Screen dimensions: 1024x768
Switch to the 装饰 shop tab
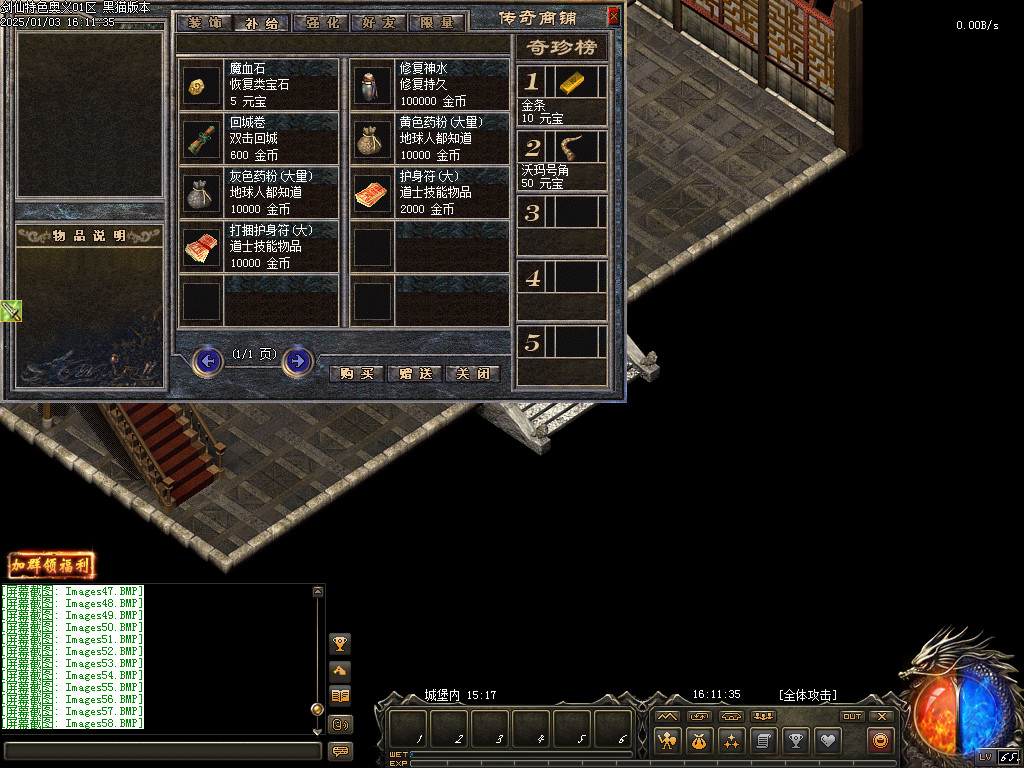[204, 22]
